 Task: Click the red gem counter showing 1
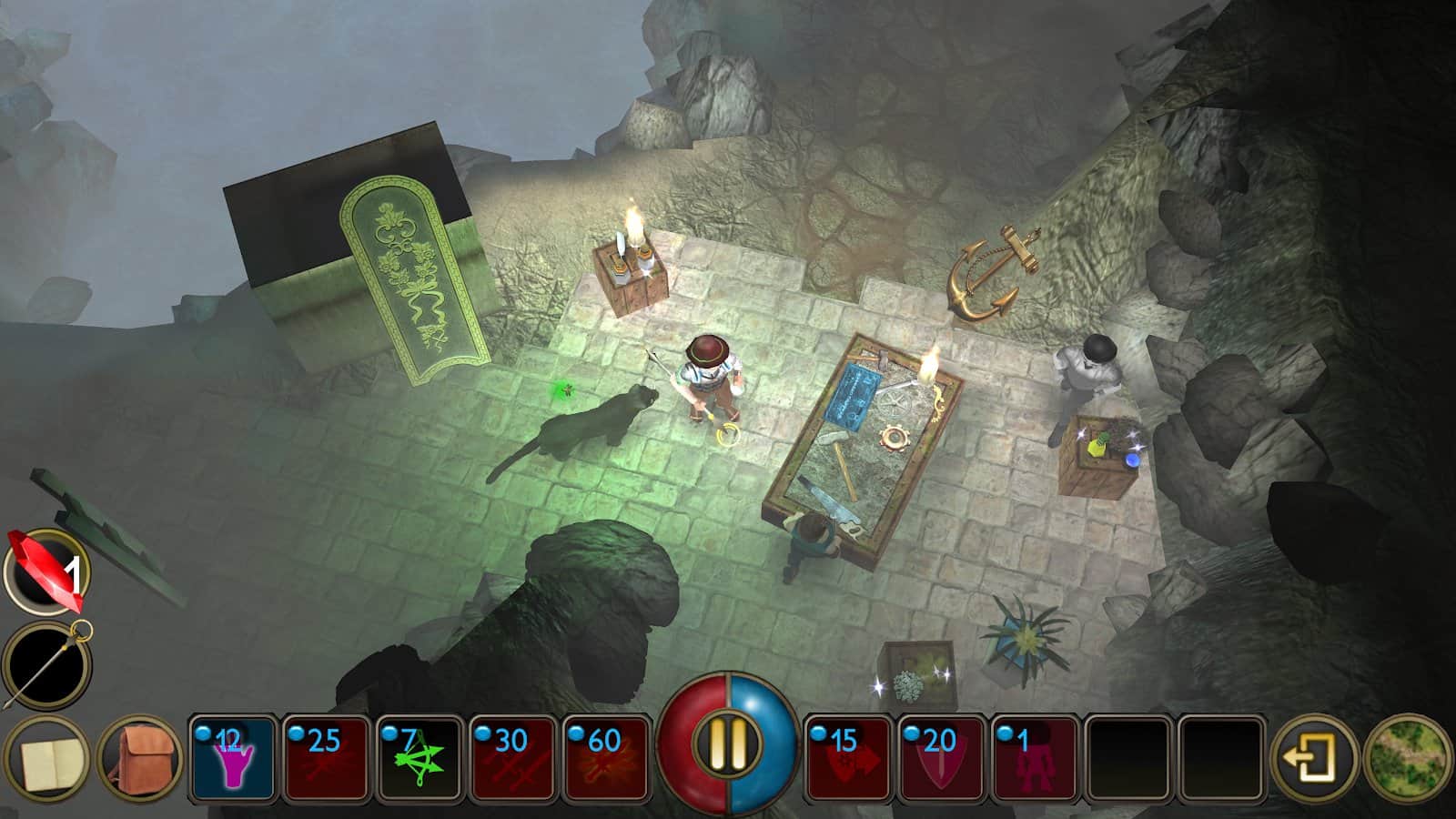(44, 570)
